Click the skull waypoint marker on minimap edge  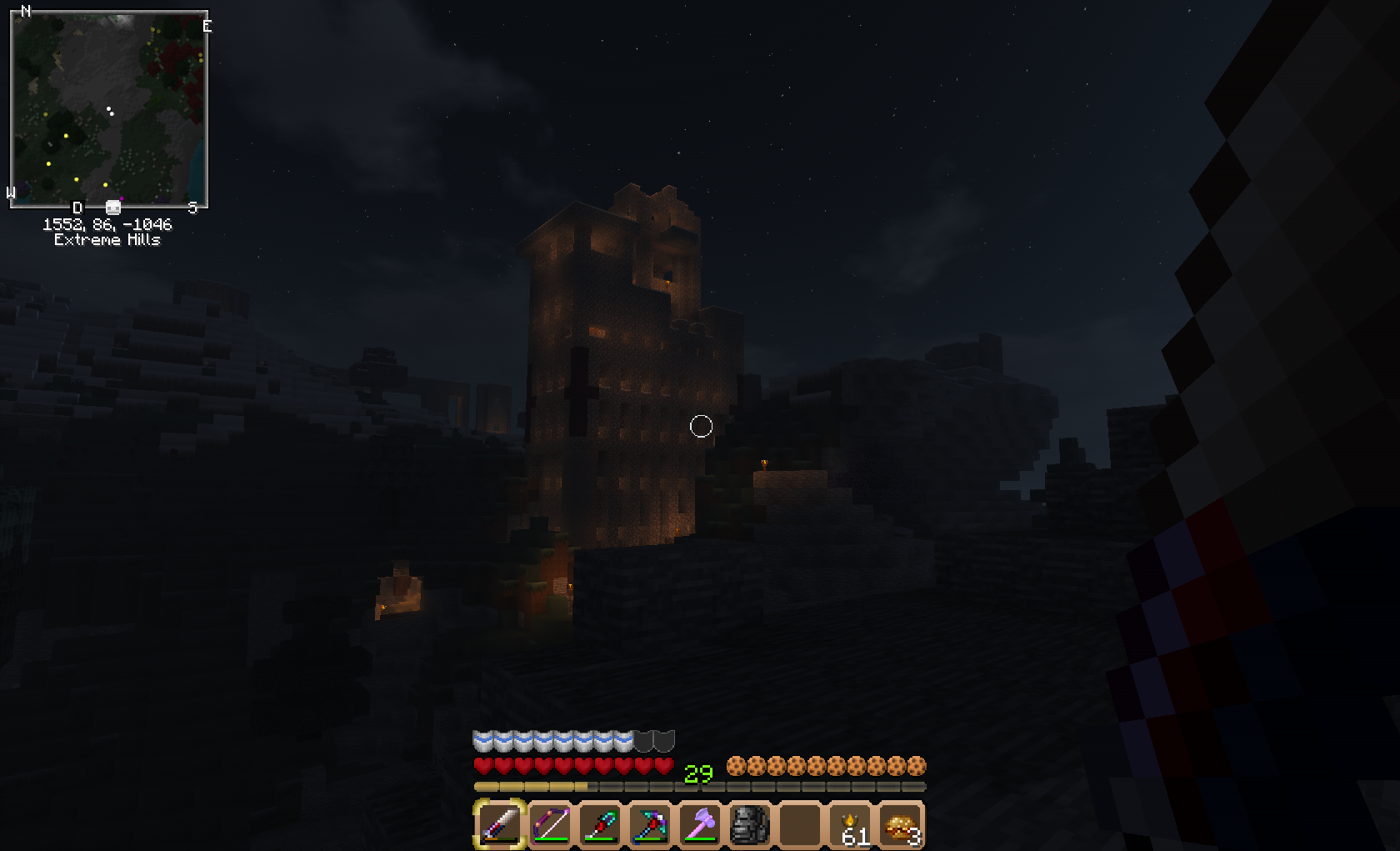(x=113, y=207)
